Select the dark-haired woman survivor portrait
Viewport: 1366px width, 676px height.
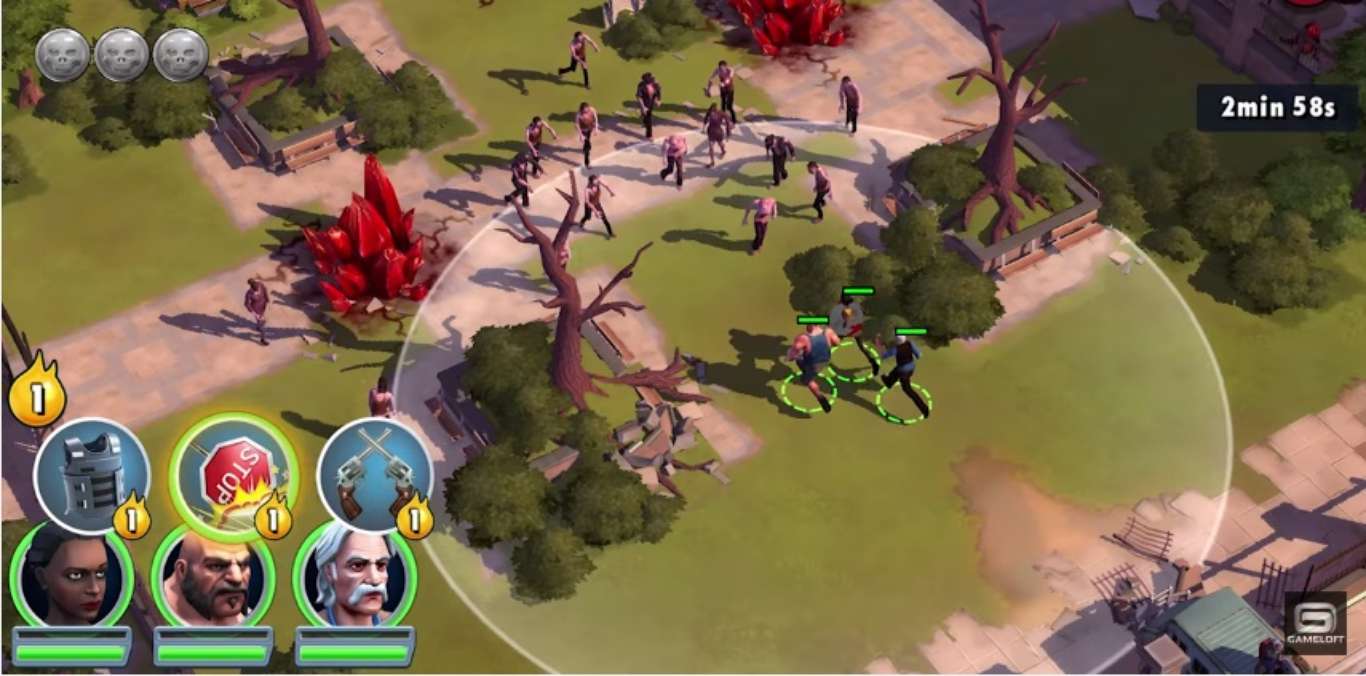click(71, 579)
